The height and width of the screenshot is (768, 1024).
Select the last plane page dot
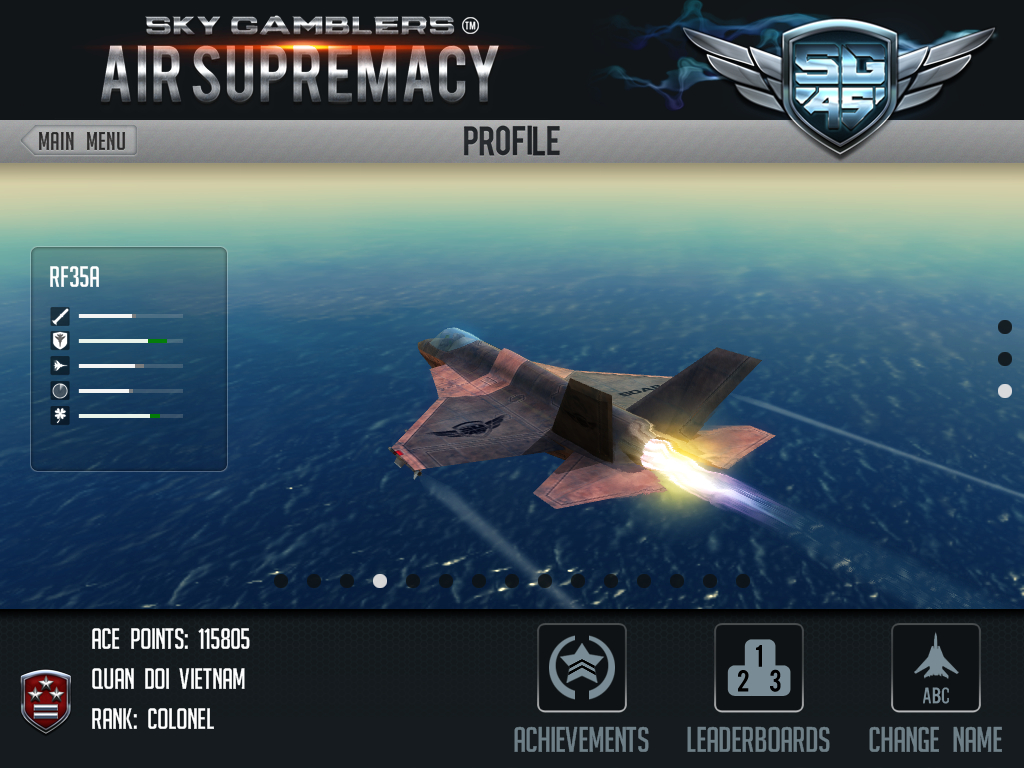[x=743, y=580]
